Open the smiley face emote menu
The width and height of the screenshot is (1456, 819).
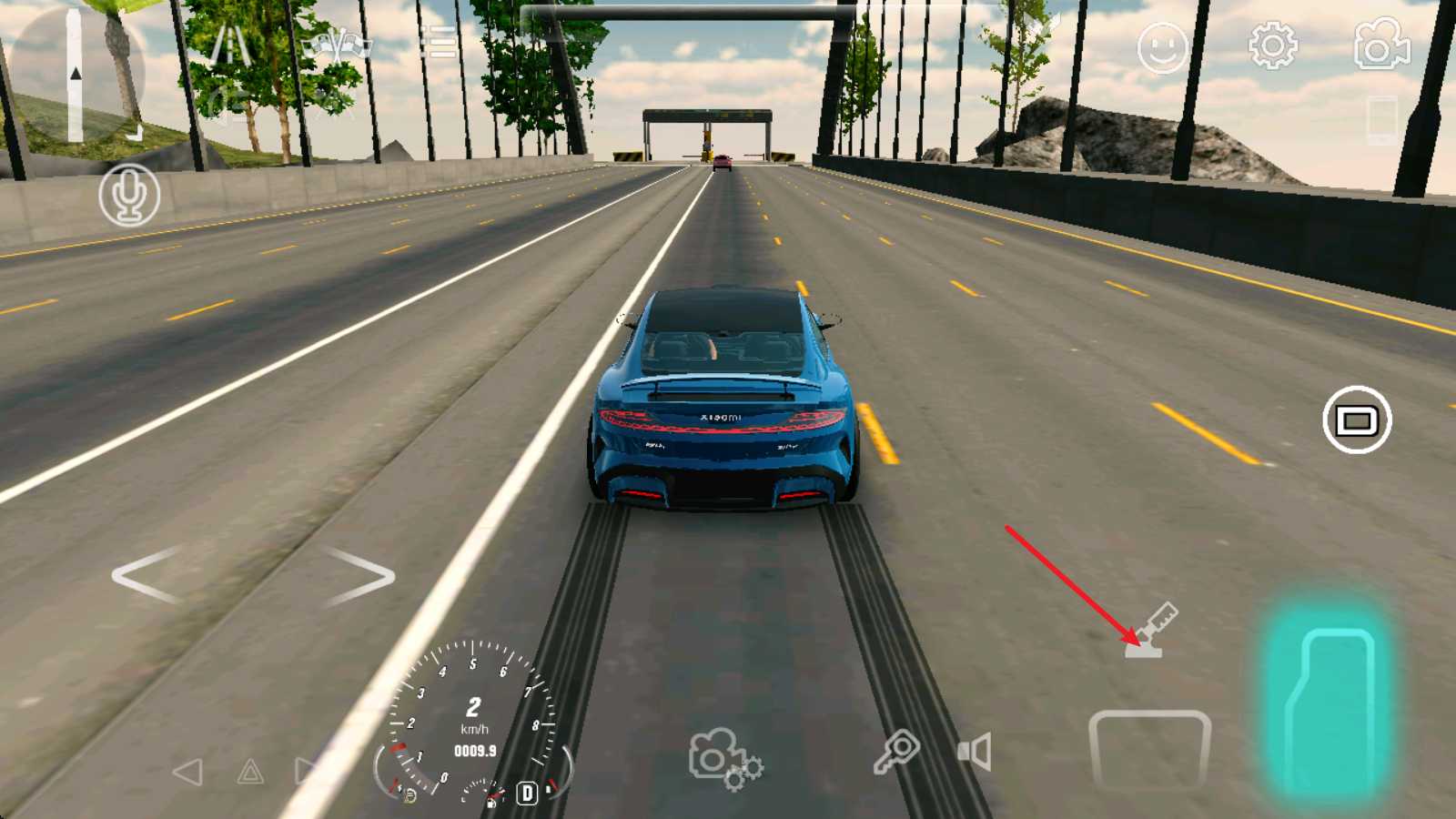(x=1162, y=47)
